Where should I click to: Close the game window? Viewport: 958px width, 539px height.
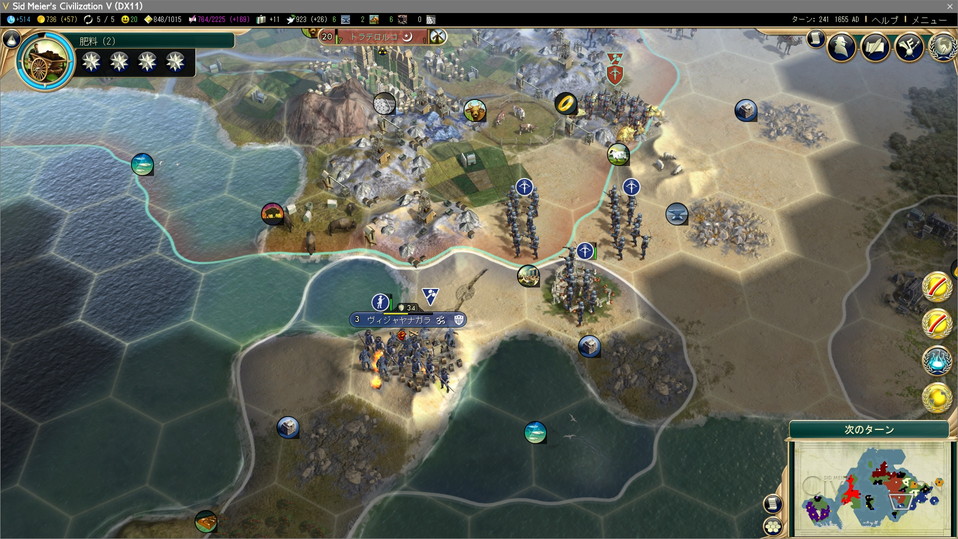(x=949, y=6)
